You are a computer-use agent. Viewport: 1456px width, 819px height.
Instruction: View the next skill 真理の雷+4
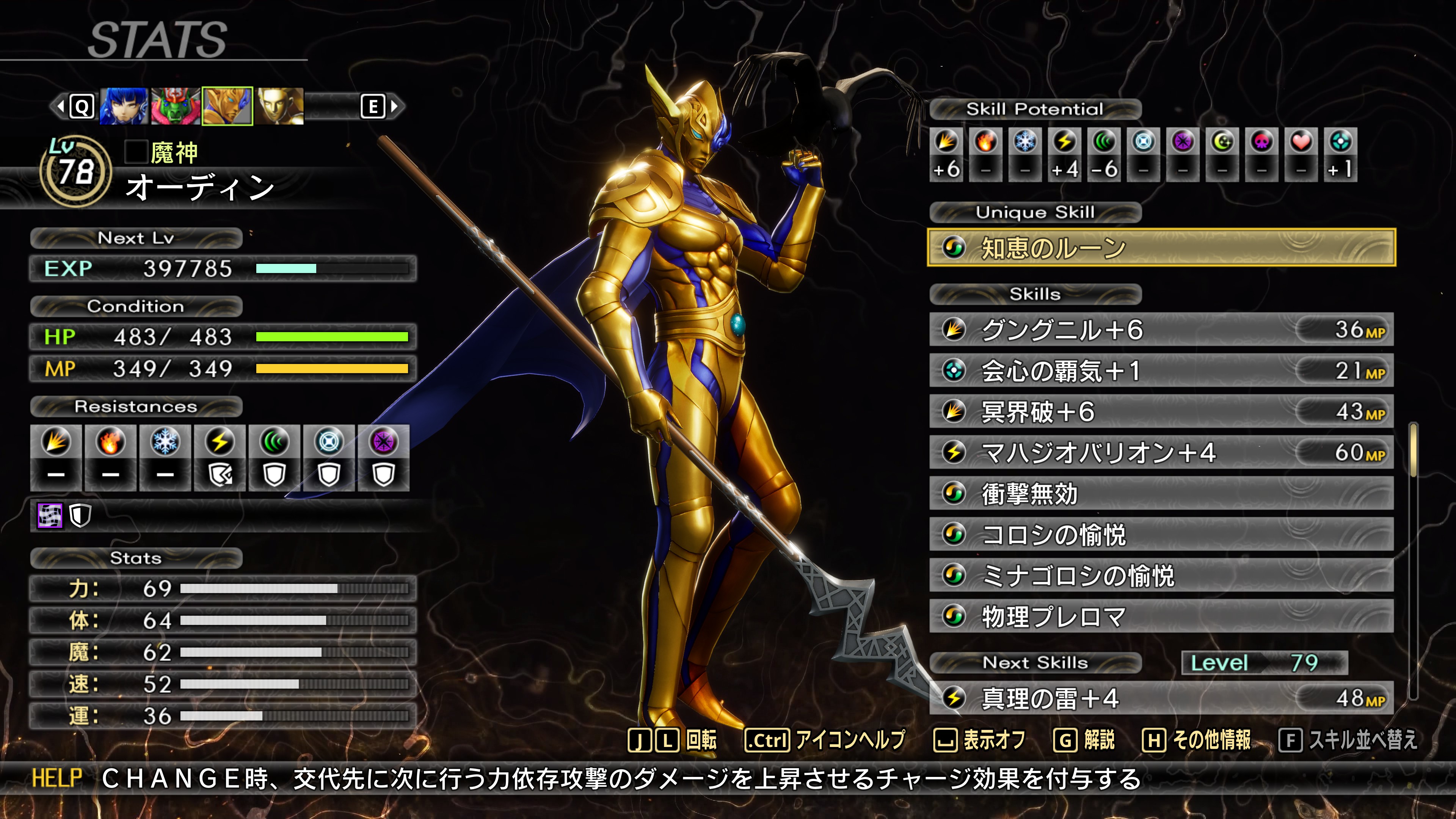1161,698
